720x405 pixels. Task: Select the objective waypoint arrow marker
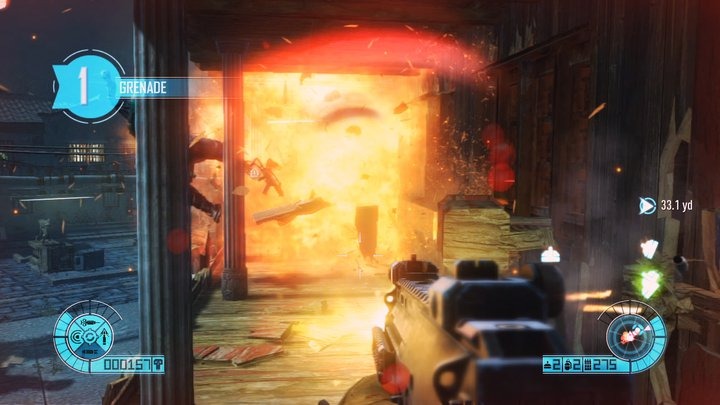pos(647,206)
